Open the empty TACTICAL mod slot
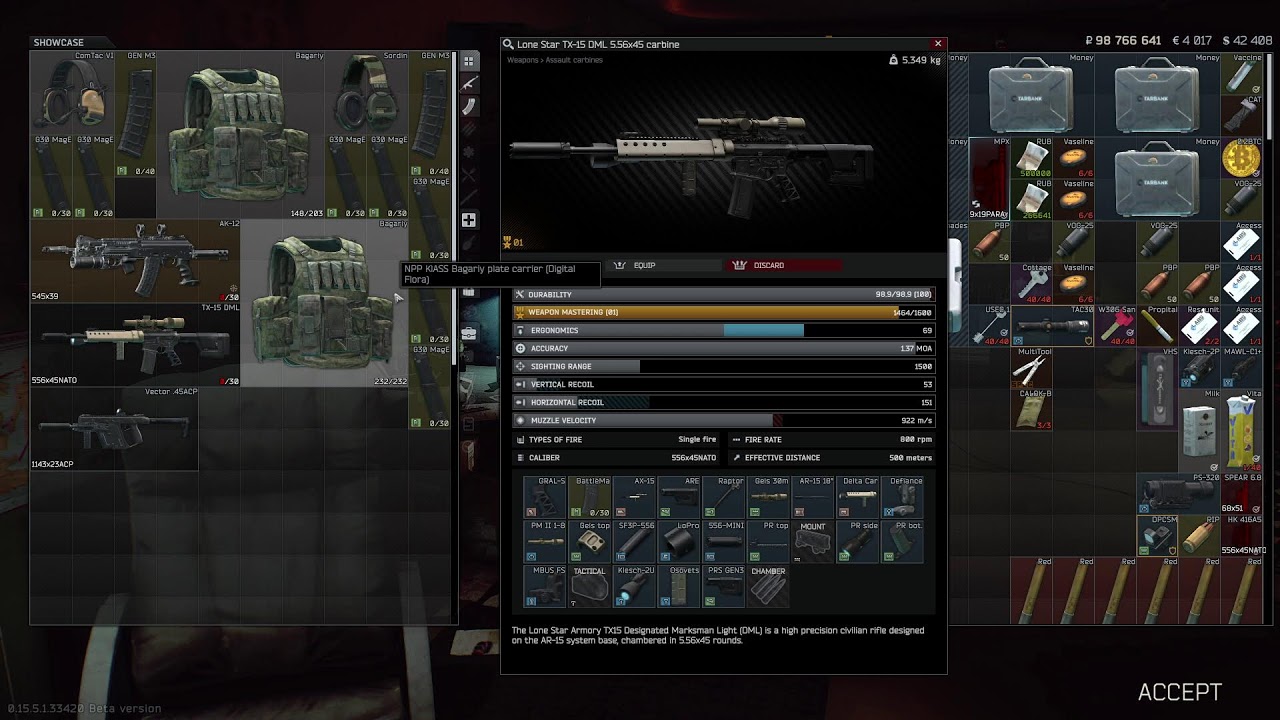This screenshot has width=1280, height=720. (x=589, y=587)
